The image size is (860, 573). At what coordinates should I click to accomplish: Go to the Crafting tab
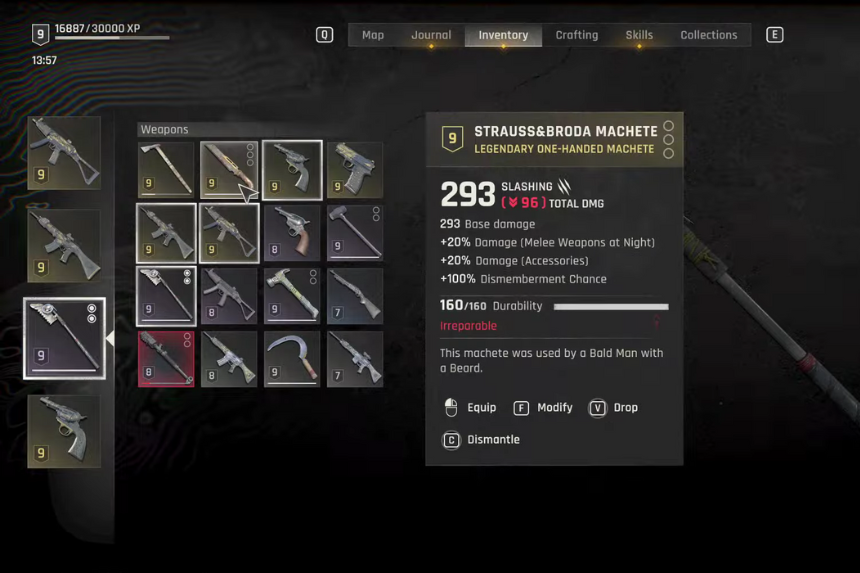(x=577, y=35)
